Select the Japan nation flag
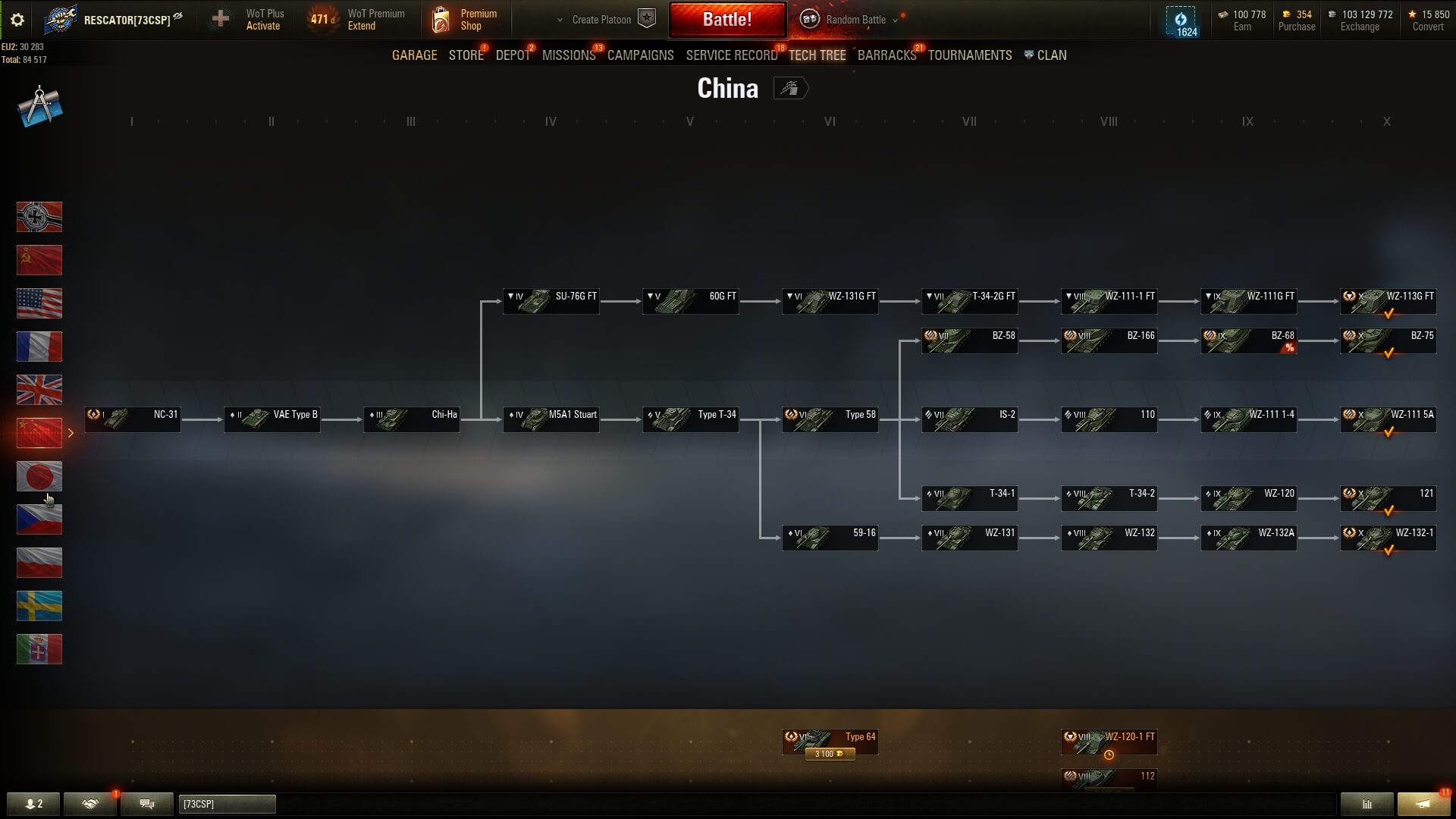Image resolution: width=1456 pixels, height=819 pixels. 39,476
